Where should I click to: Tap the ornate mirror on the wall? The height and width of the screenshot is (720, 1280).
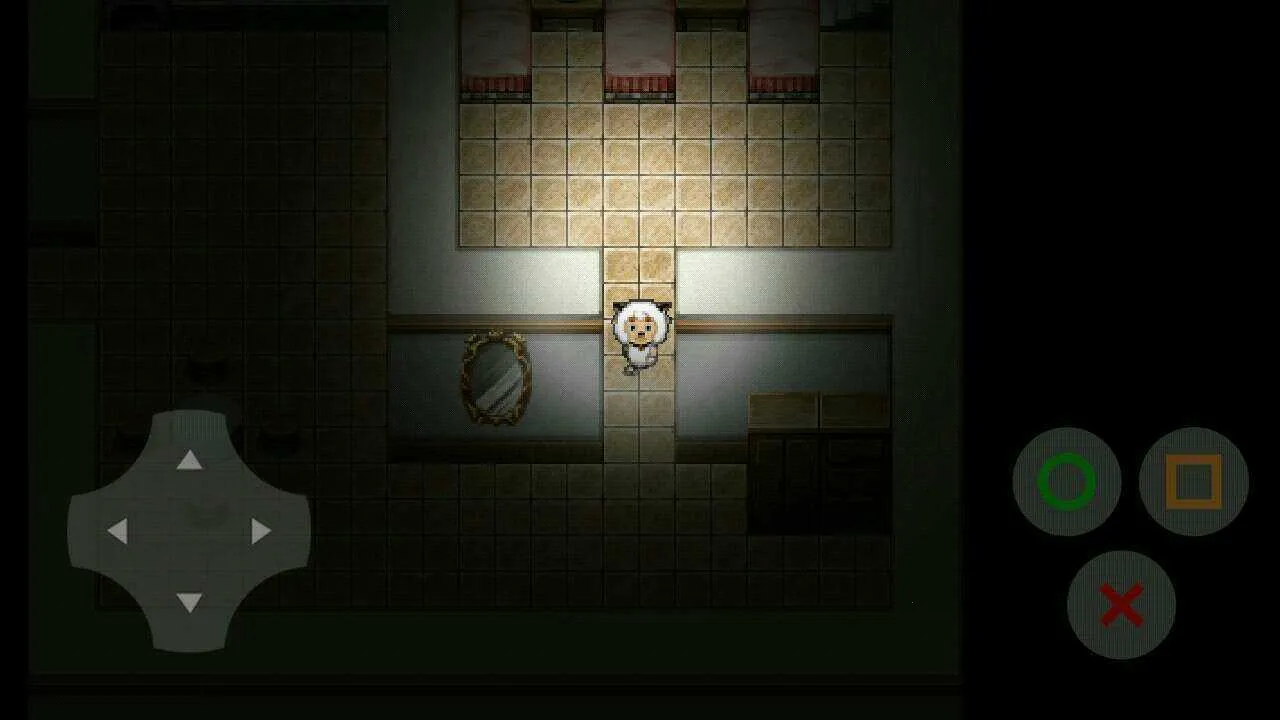[494, 380]
